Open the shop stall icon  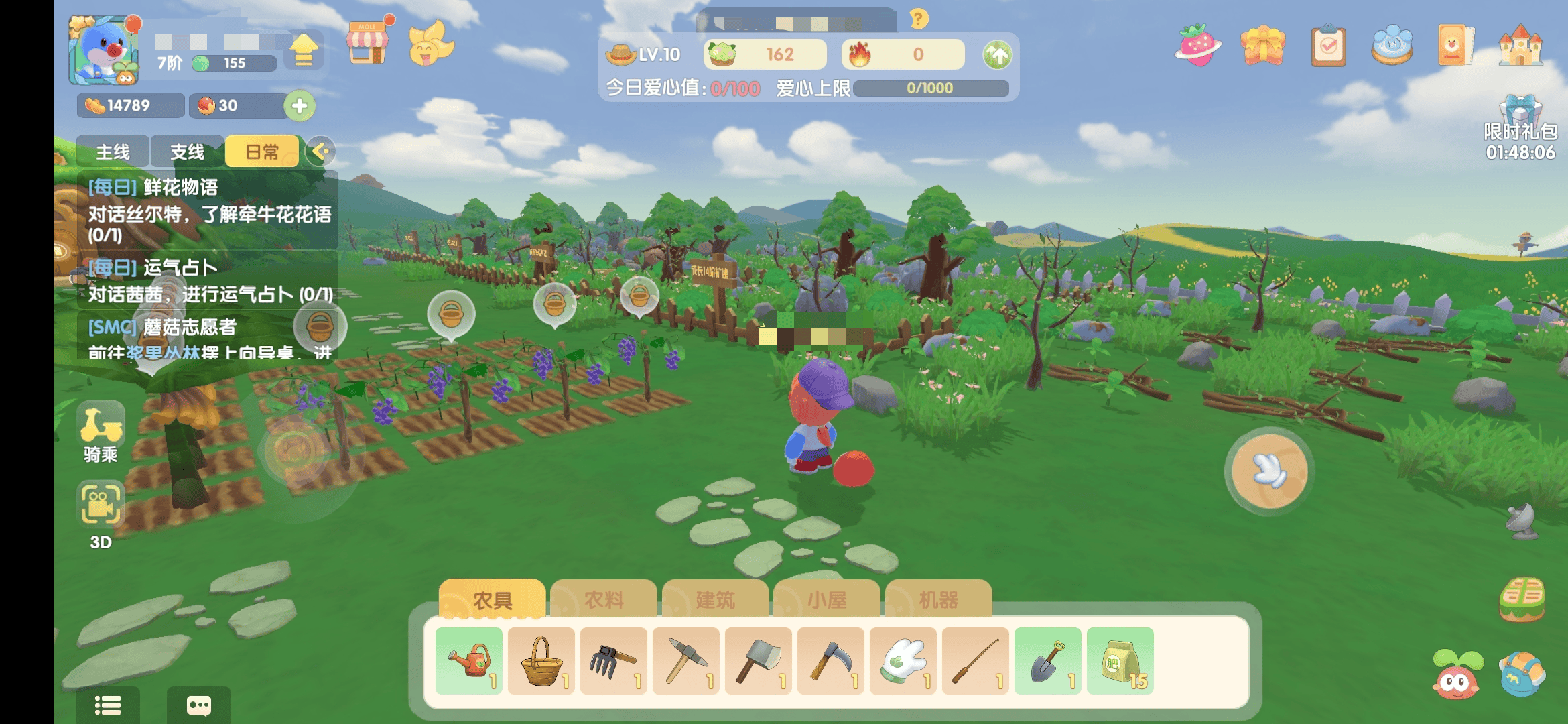367,44
